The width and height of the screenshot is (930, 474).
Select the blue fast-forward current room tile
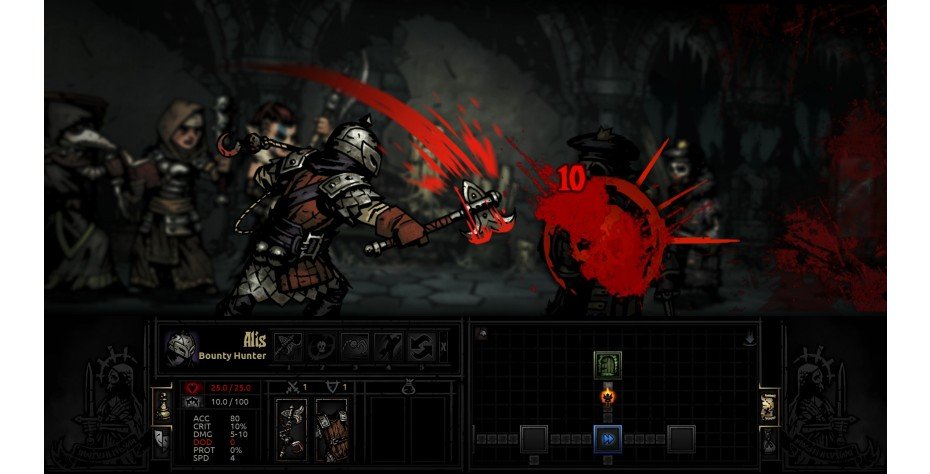(606, 438)
